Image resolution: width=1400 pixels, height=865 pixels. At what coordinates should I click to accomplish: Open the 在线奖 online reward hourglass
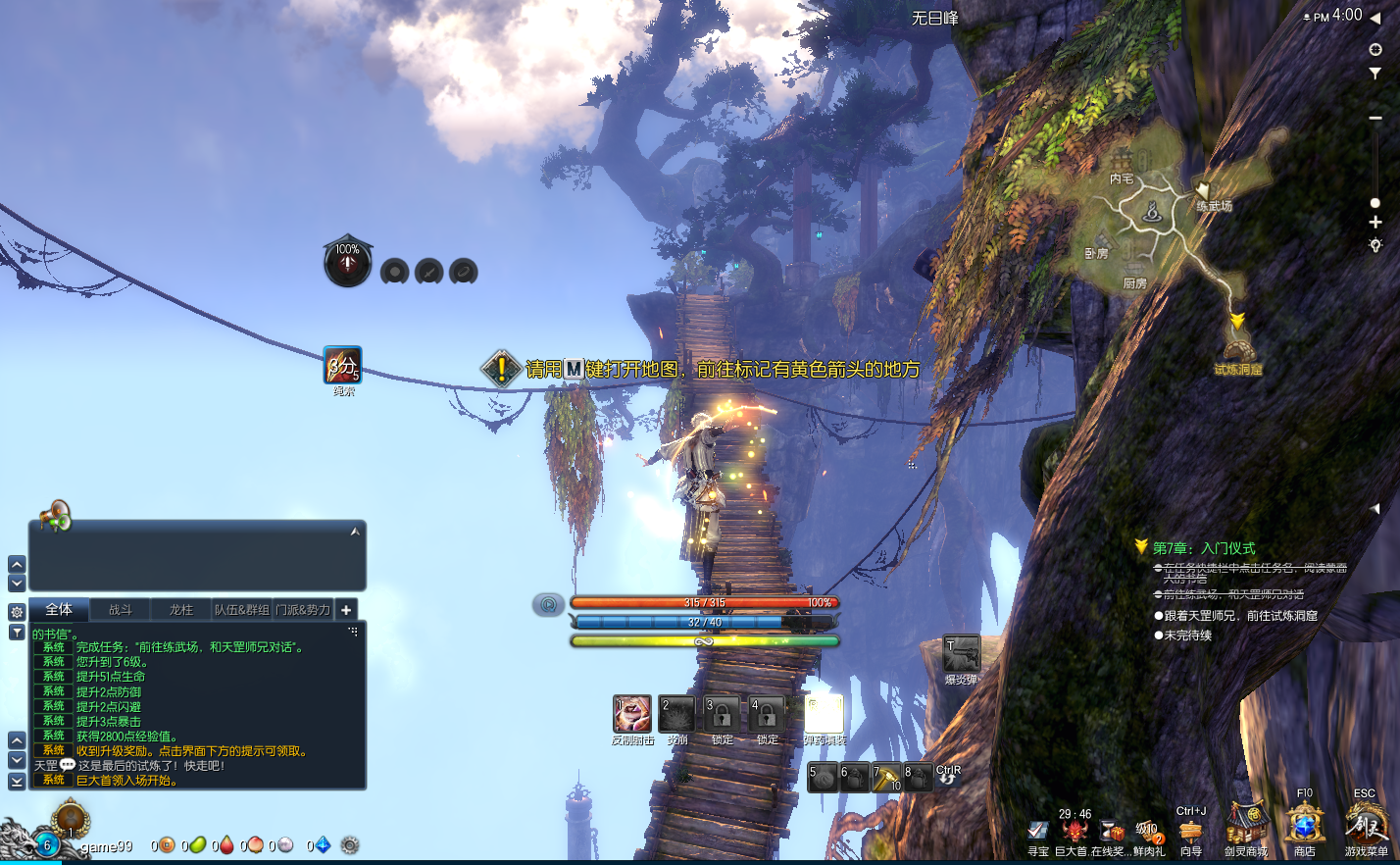[1111, 833]
